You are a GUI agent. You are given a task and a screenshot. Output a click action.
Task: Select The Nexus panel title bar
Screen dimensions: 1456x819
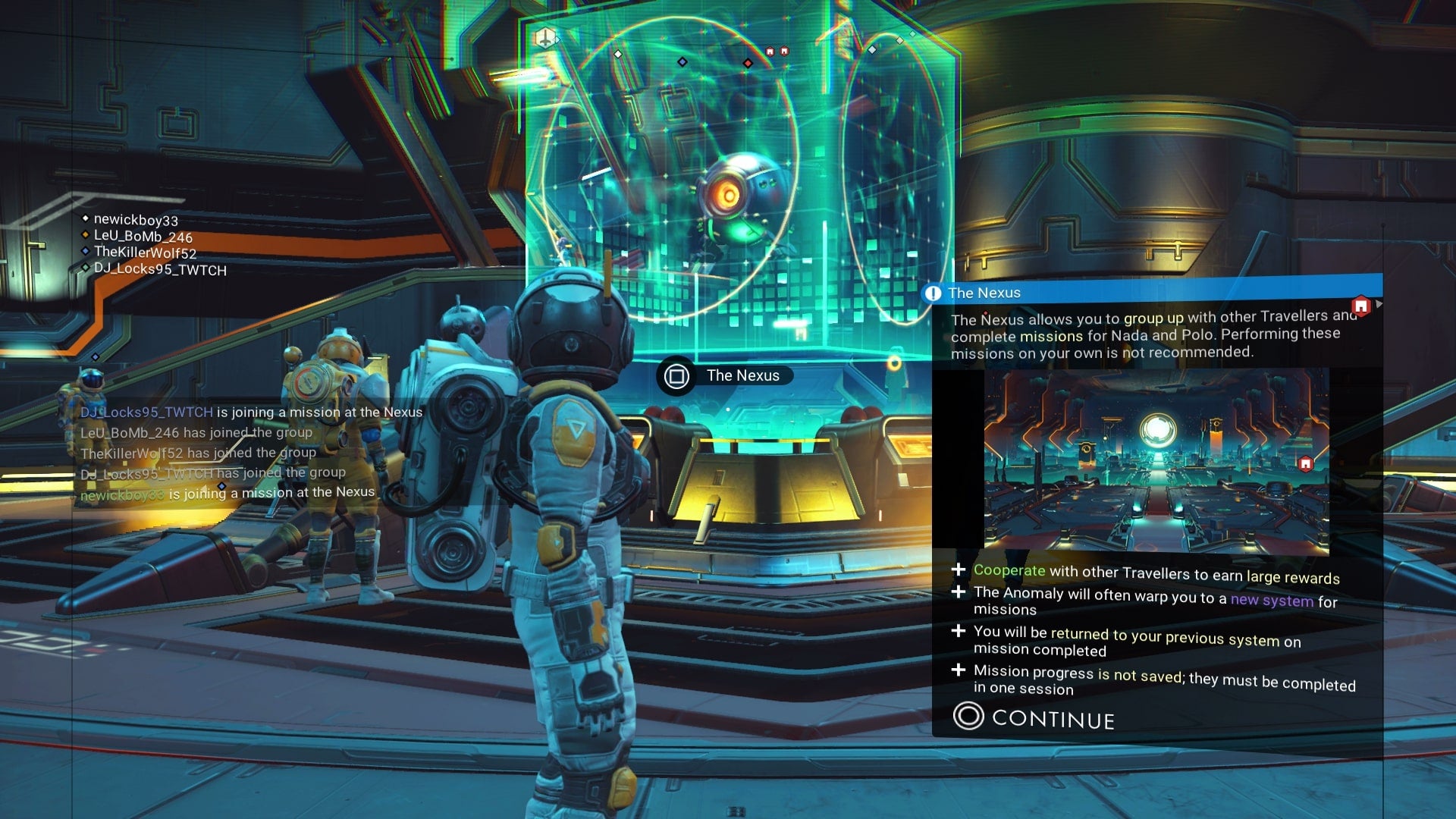(x=986, y=293)
